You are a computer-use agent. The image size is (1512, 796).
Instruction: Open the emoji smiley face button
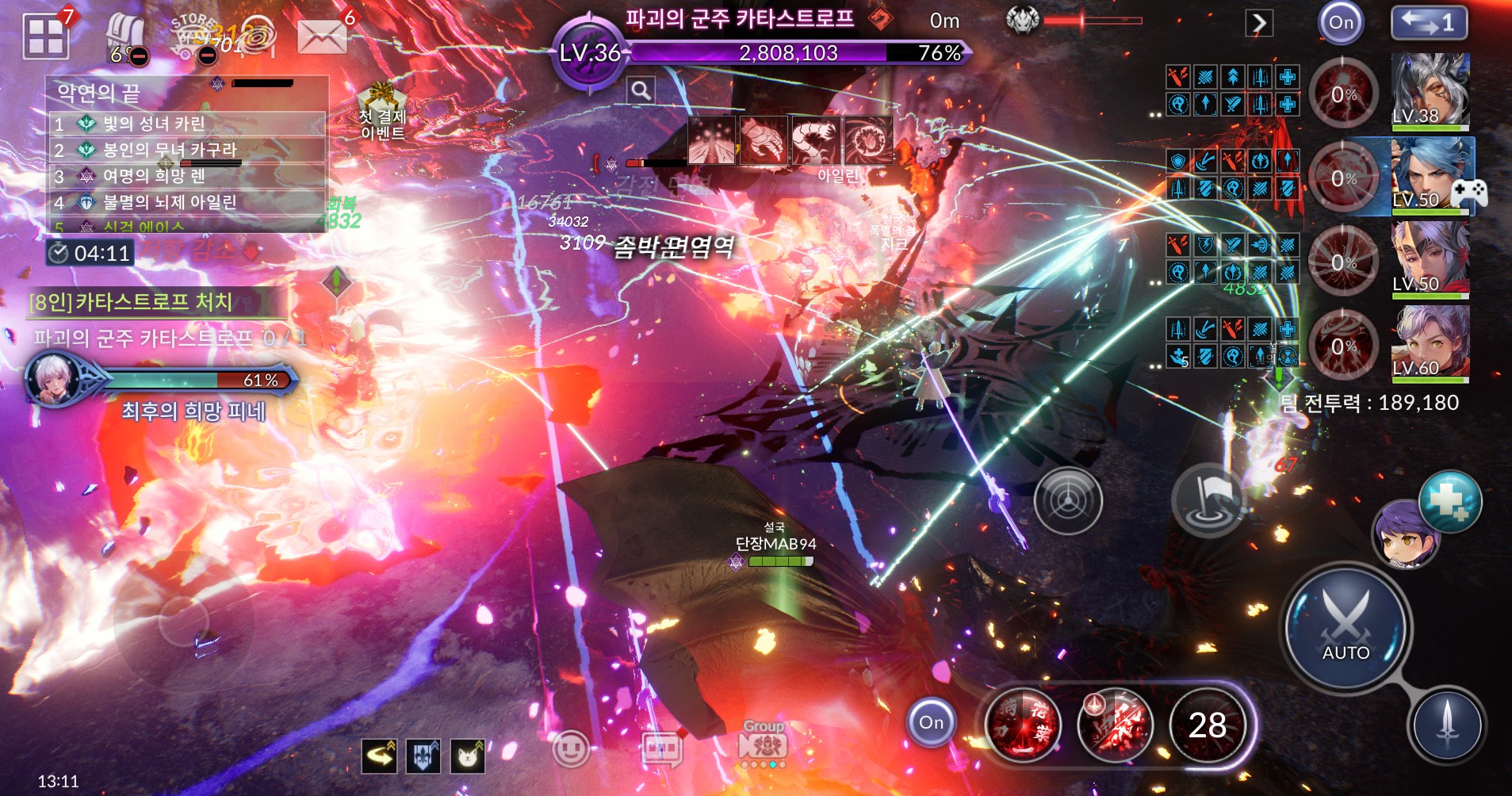[571, 748]
